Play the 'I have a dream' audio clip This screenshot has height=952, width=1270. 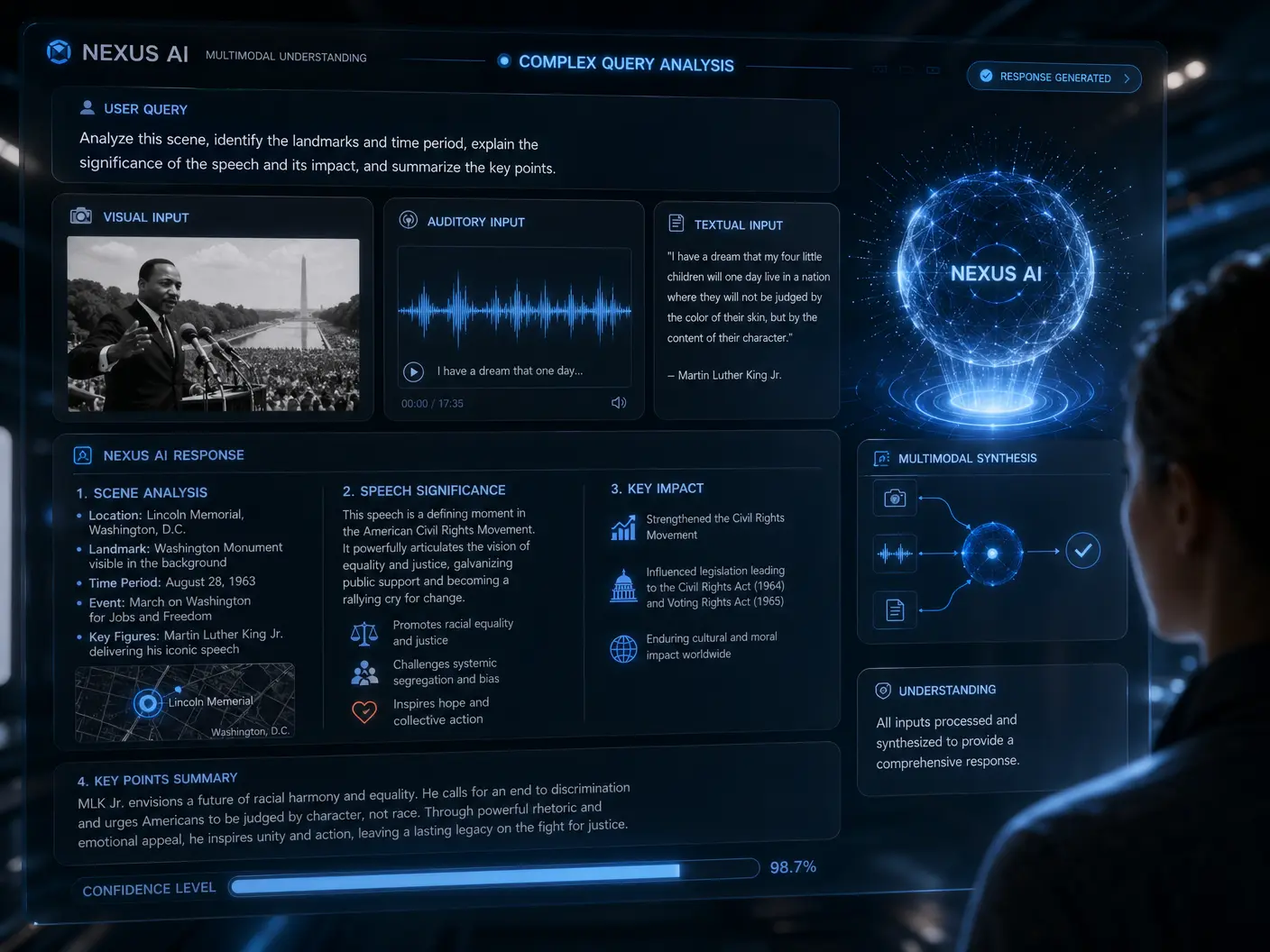[x=413, y=371]
